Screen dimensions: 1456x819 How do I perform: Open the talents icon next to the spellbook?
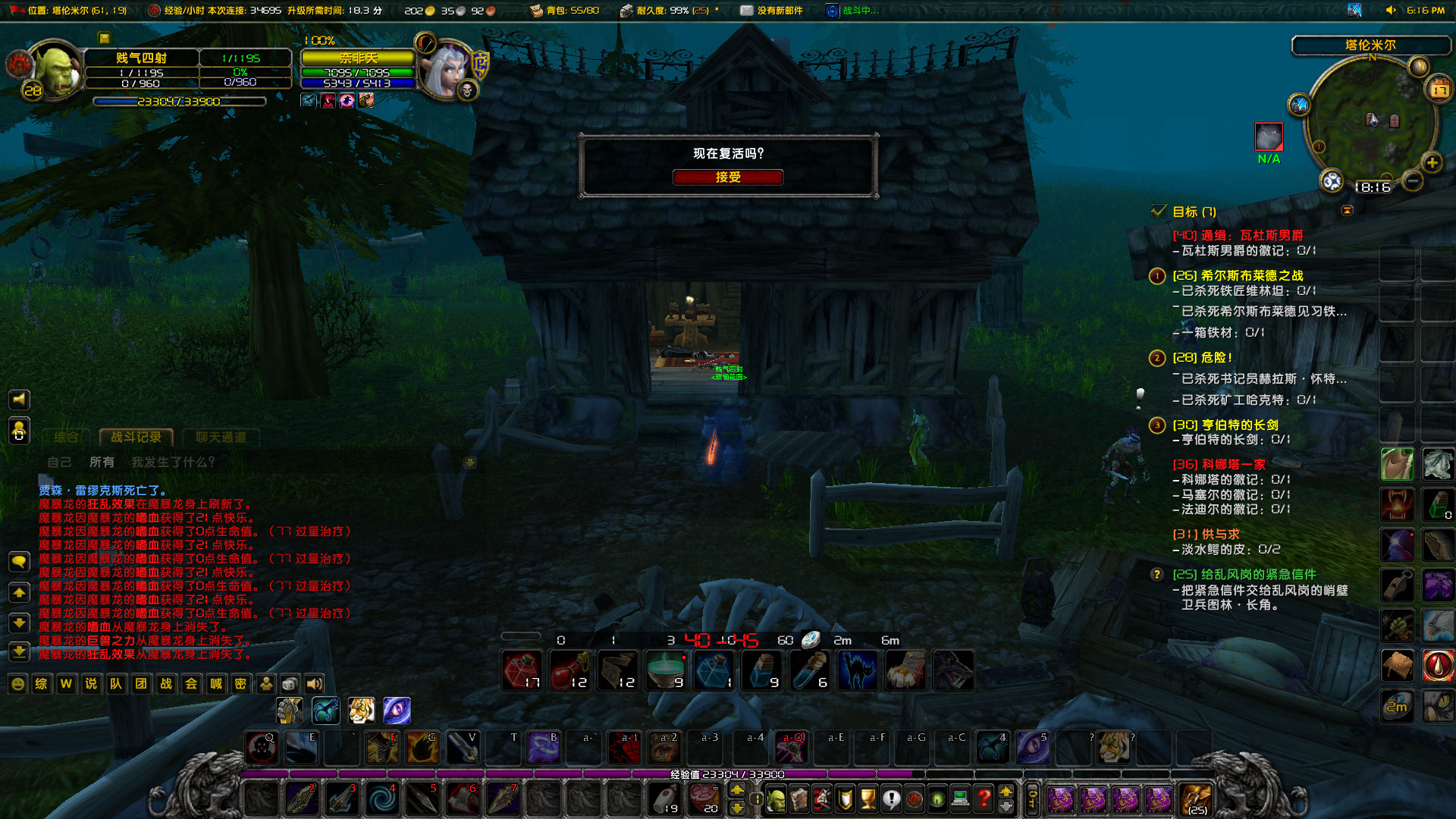(822, 796)
